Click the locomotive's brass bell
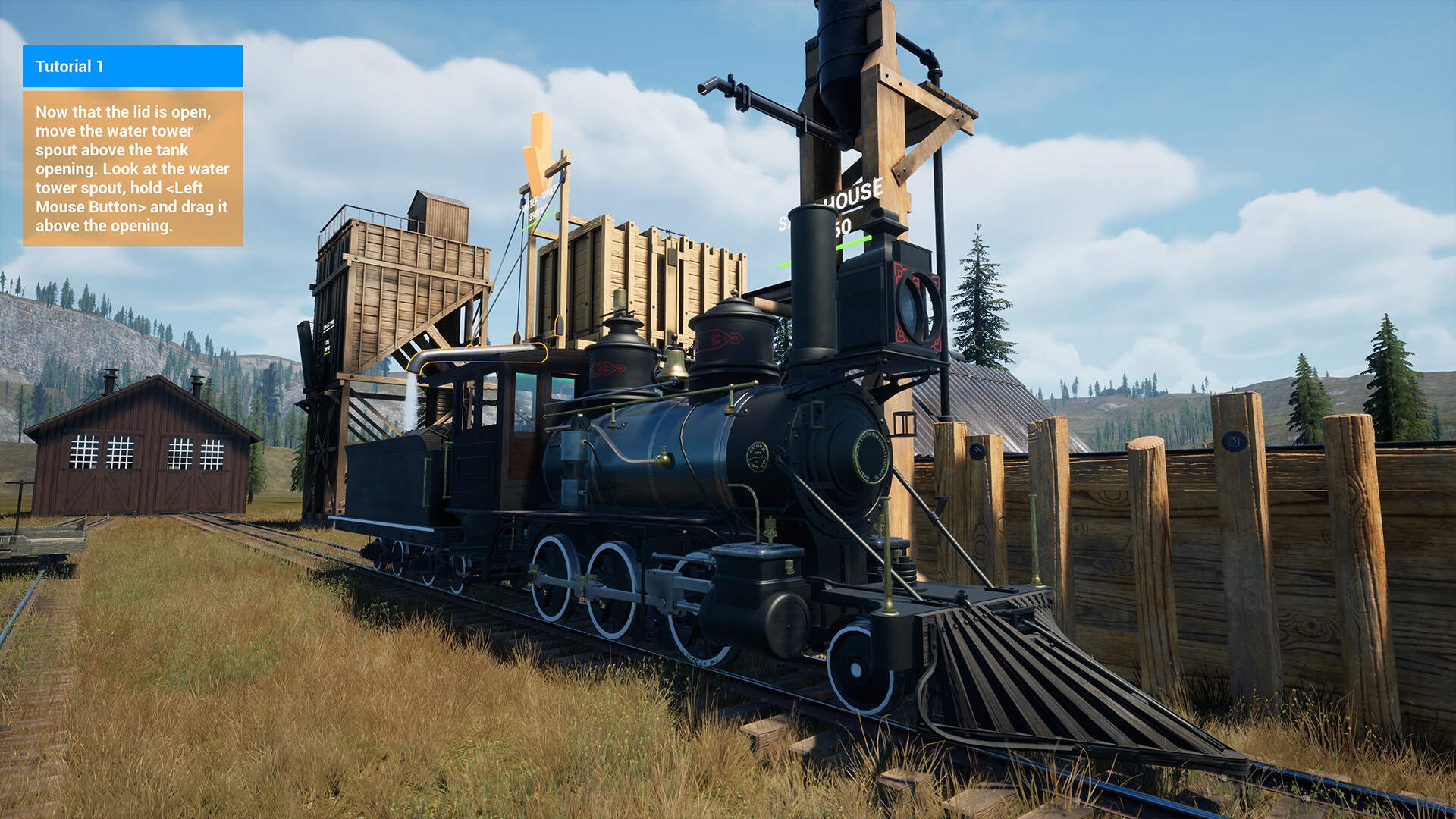 [674, 368]
